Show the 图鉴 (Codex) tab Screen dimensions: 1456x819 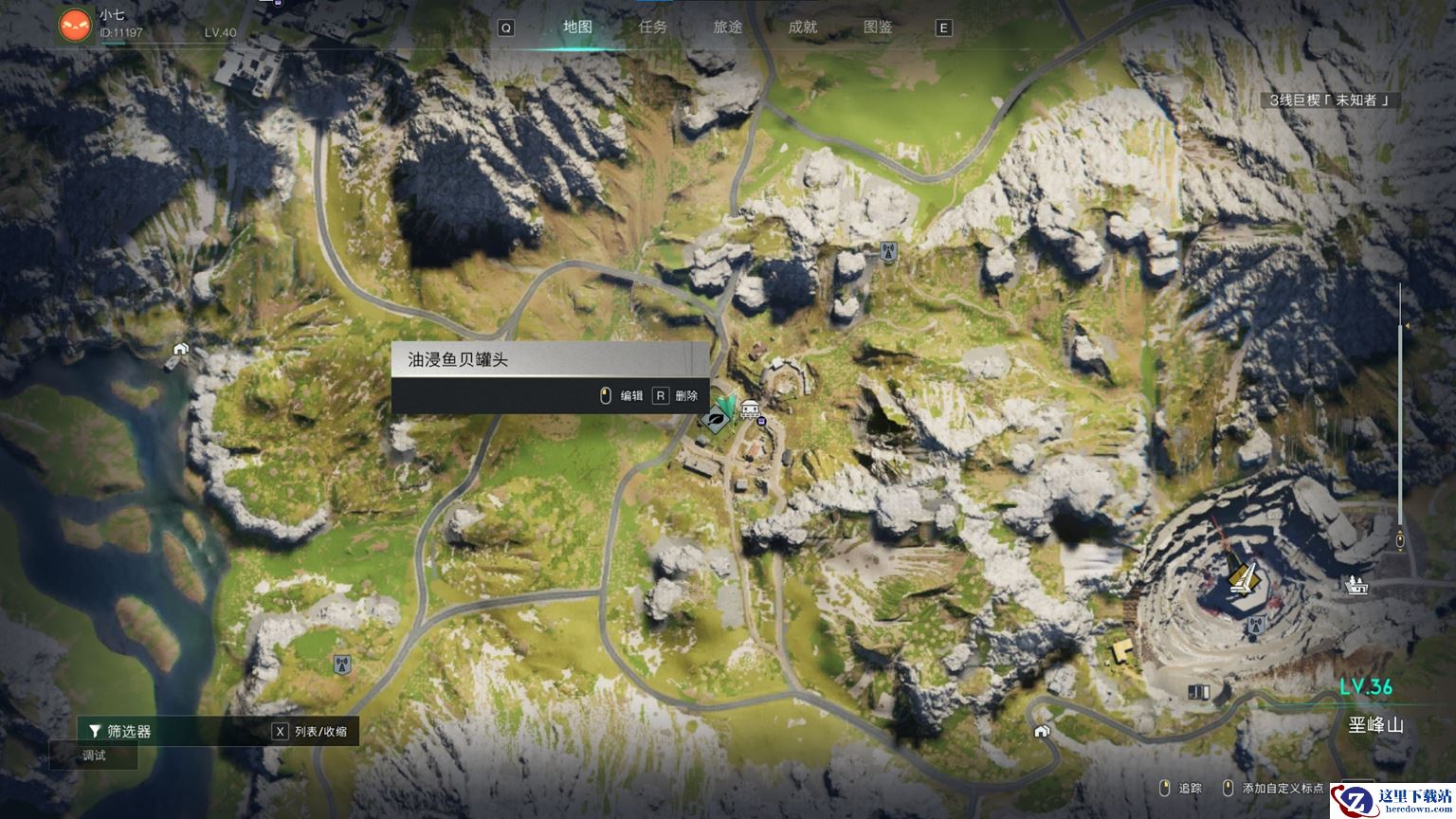877,27
